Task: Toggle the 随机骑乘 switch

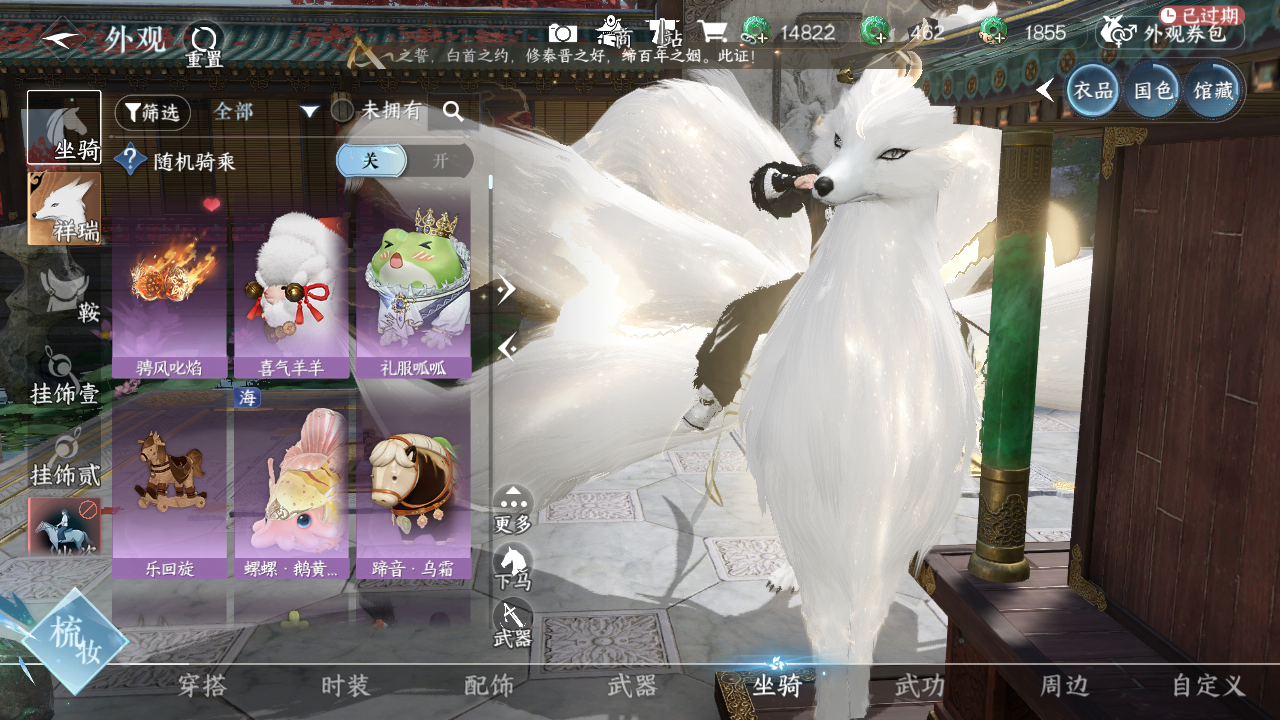Action: point(404,161)
